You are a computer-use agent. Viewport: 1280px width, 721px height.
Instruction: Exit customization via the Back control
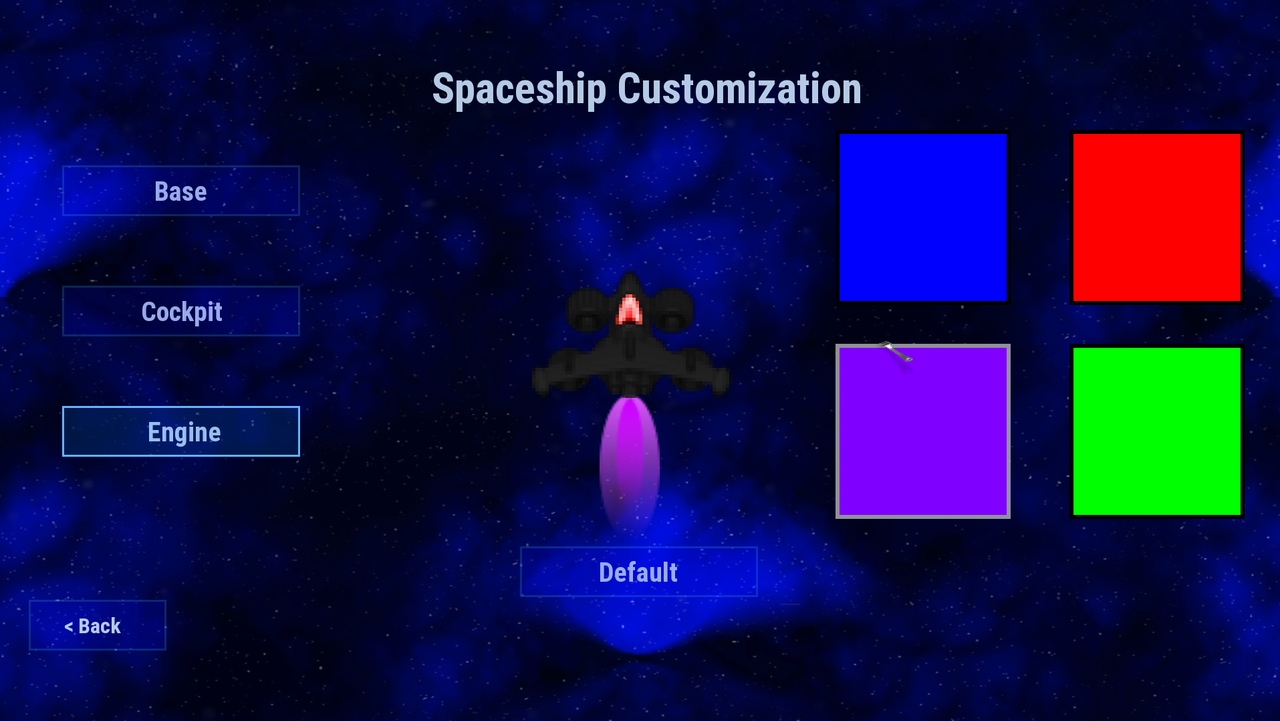(97, 625)
